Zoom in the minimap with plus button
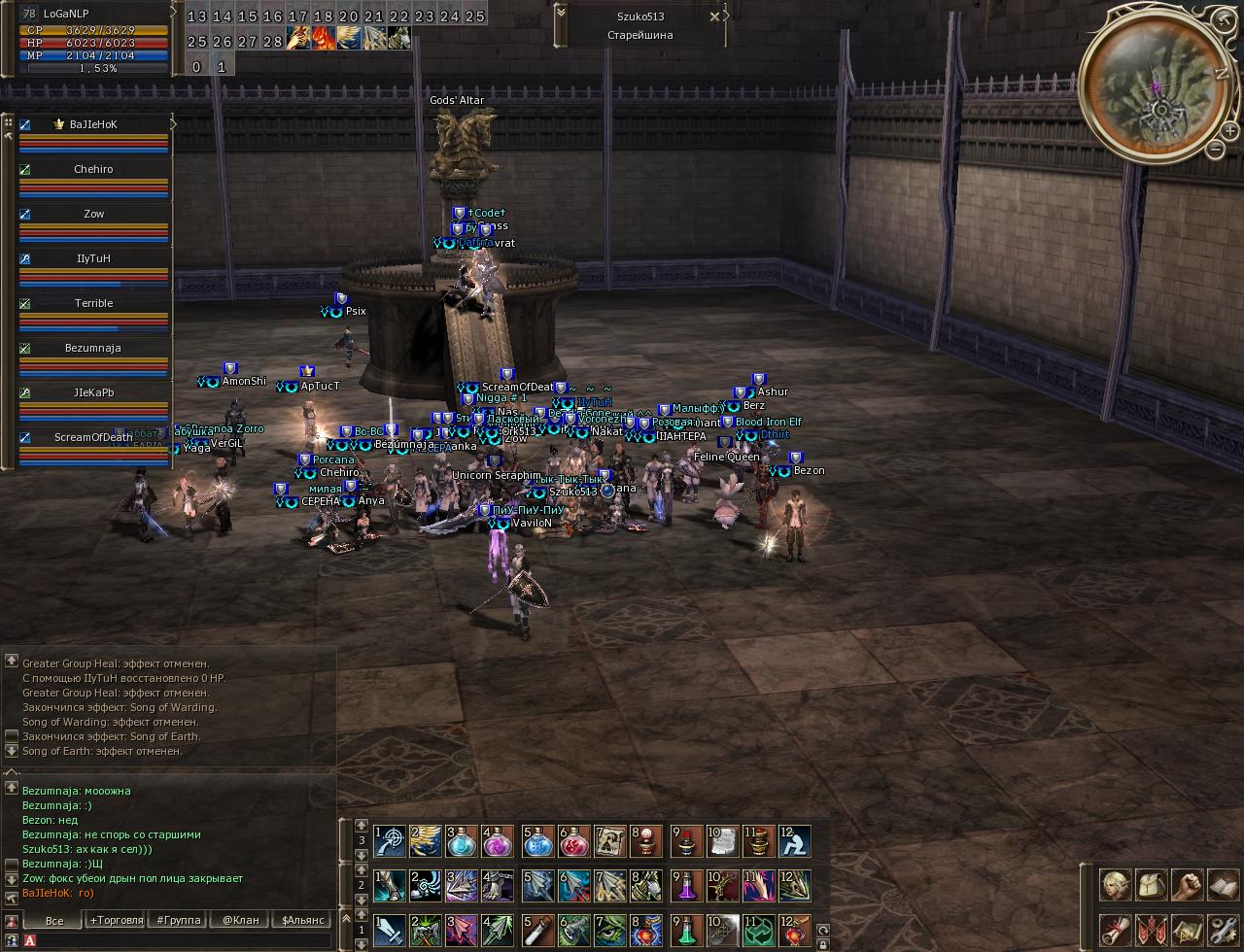Screen dimensions: 1244x952 1229,131
